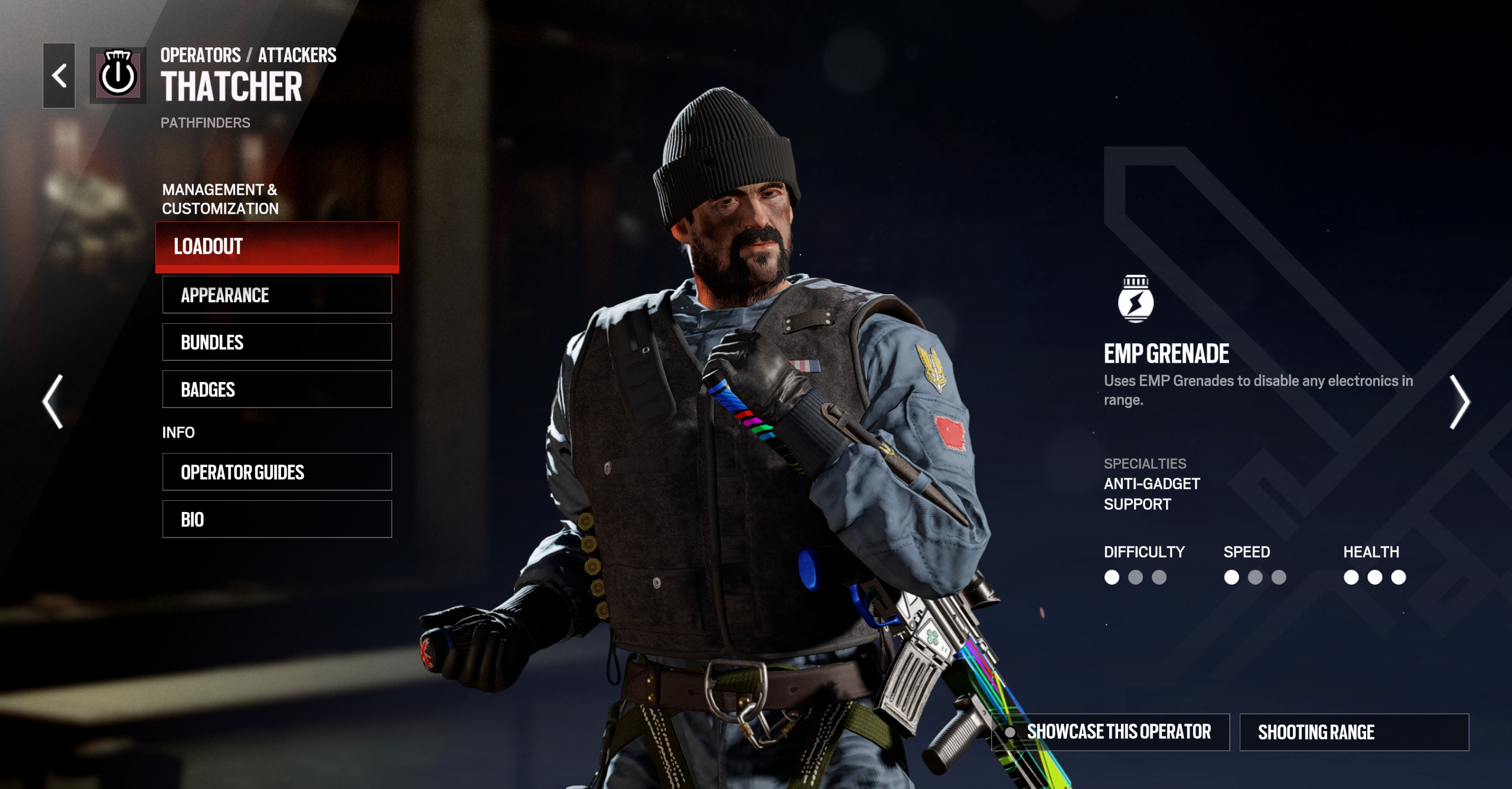The image size is (1512, 789).
Task: Click the Attackers breadcrumb link
Action: [x=297, y=56]
